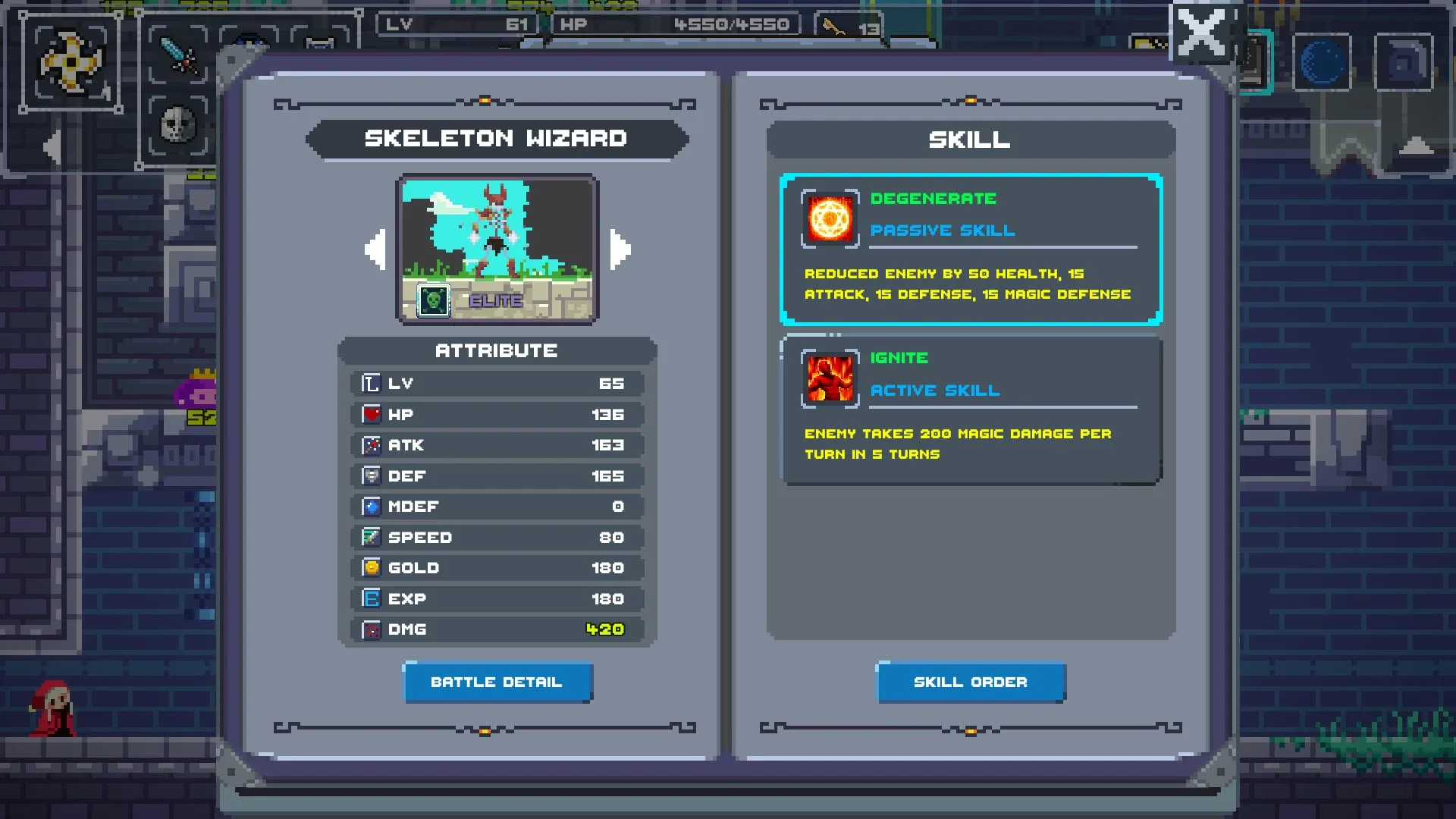Select the Degenerate passive skill icon
The image size is (1456, 819).
(829, 219)
